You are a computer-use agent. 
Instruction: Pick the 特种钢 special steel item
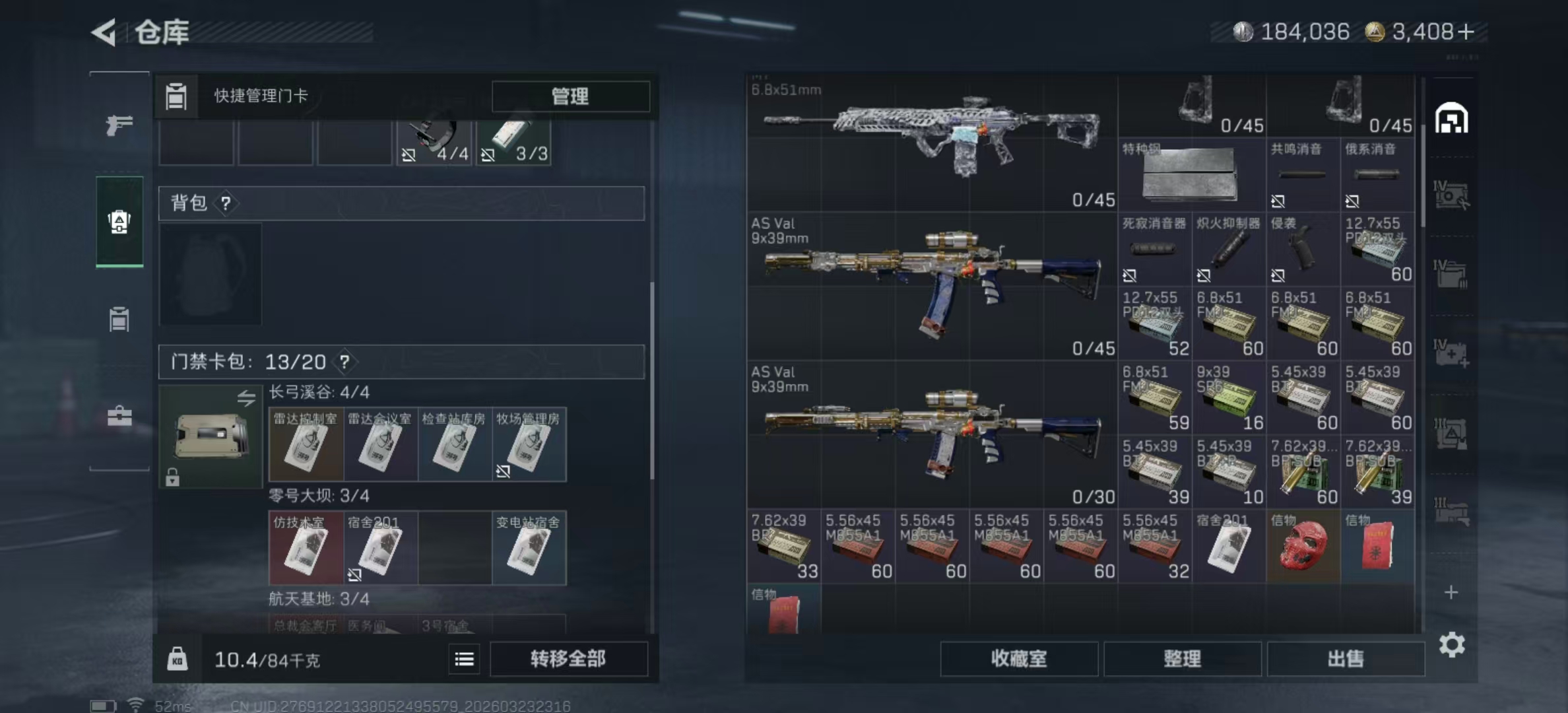[x=1191, y=174]
